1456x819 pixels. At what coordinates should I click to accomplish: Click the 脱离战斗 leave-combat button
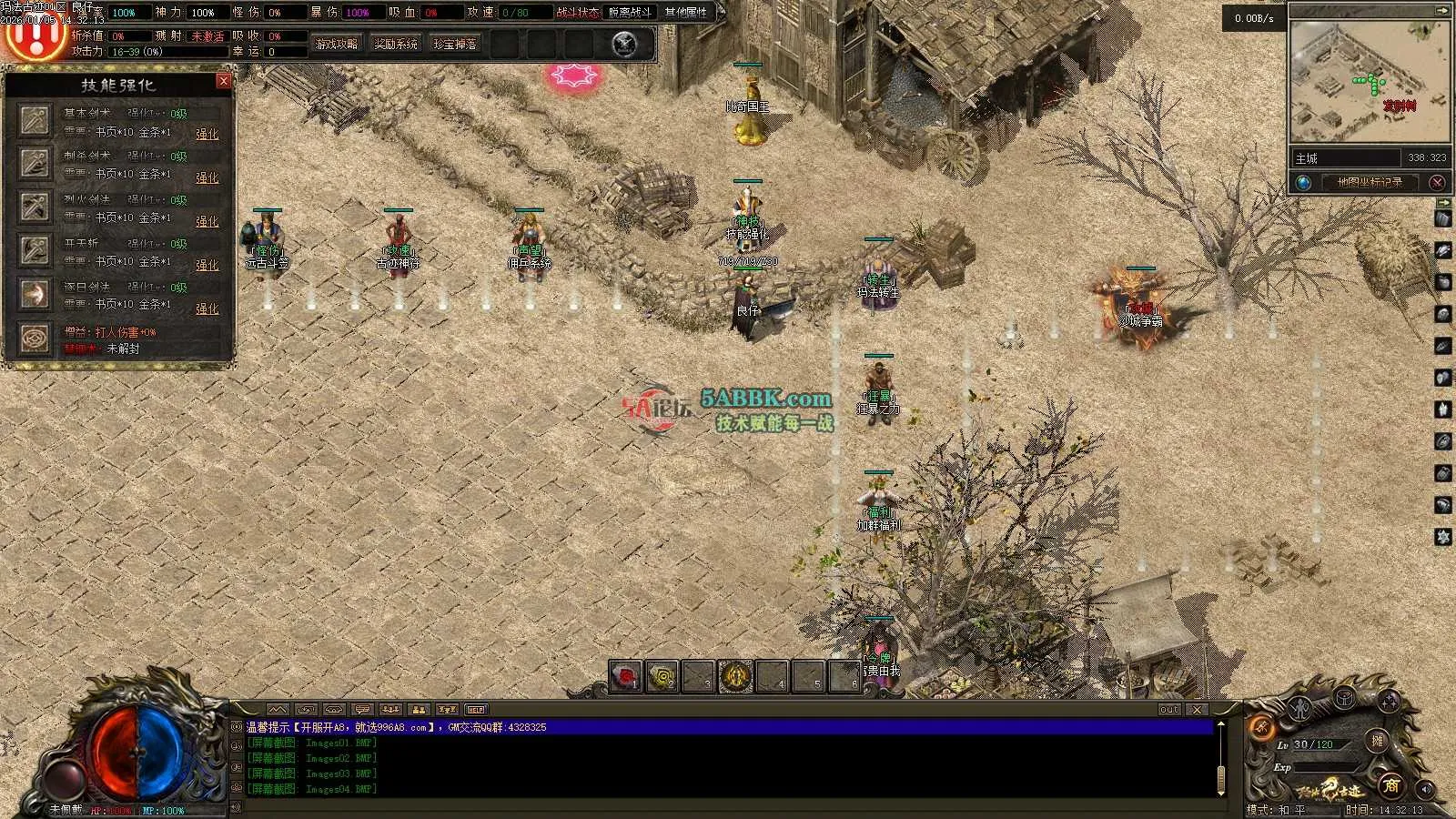tap(630, 13)
